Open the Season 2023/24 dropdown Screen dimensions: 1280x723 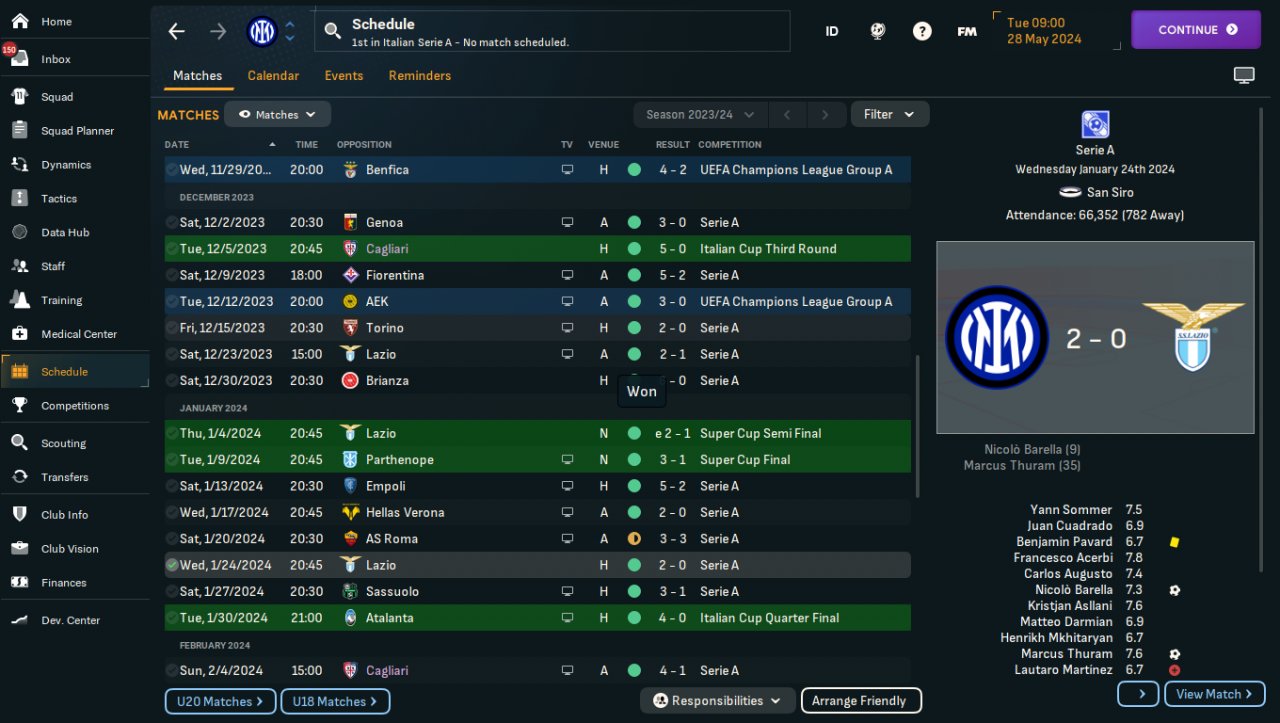click(700, 115)
